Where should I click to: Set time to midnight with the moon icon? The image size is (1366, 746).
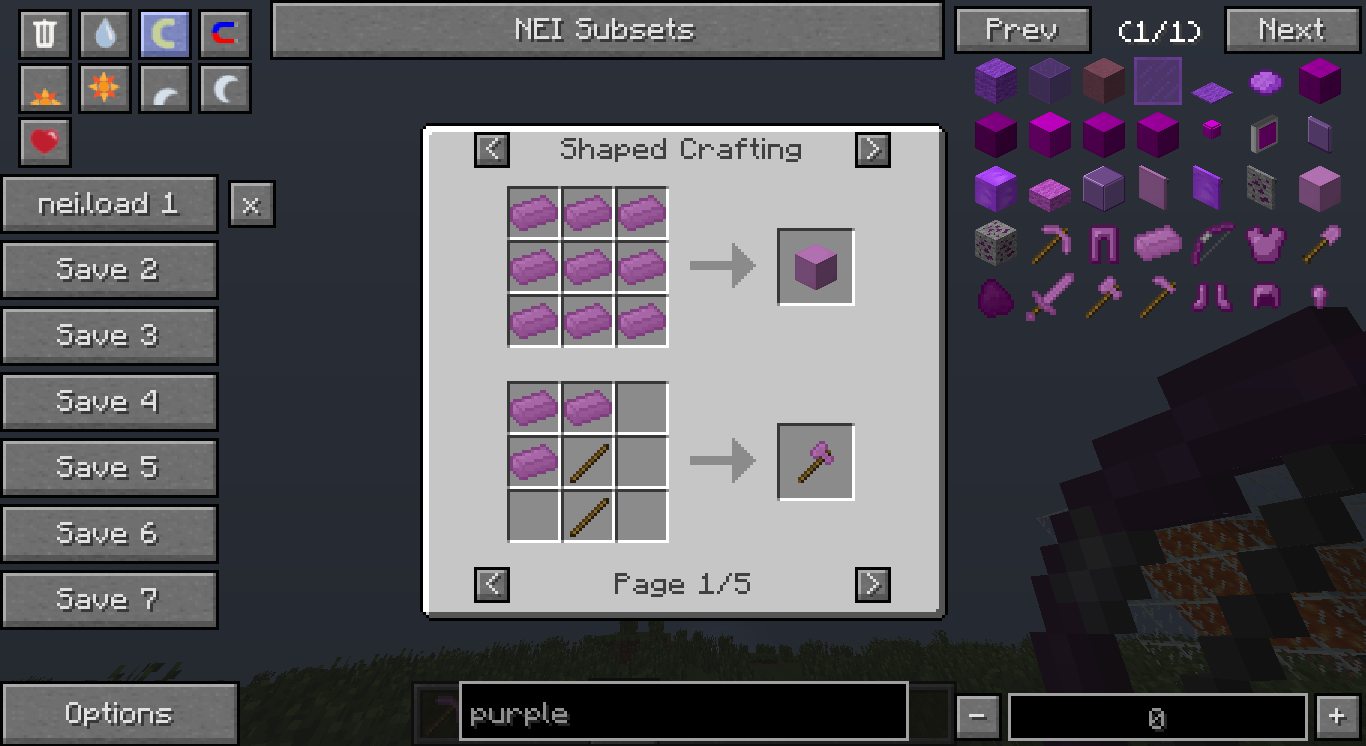[x=224, y=88]
